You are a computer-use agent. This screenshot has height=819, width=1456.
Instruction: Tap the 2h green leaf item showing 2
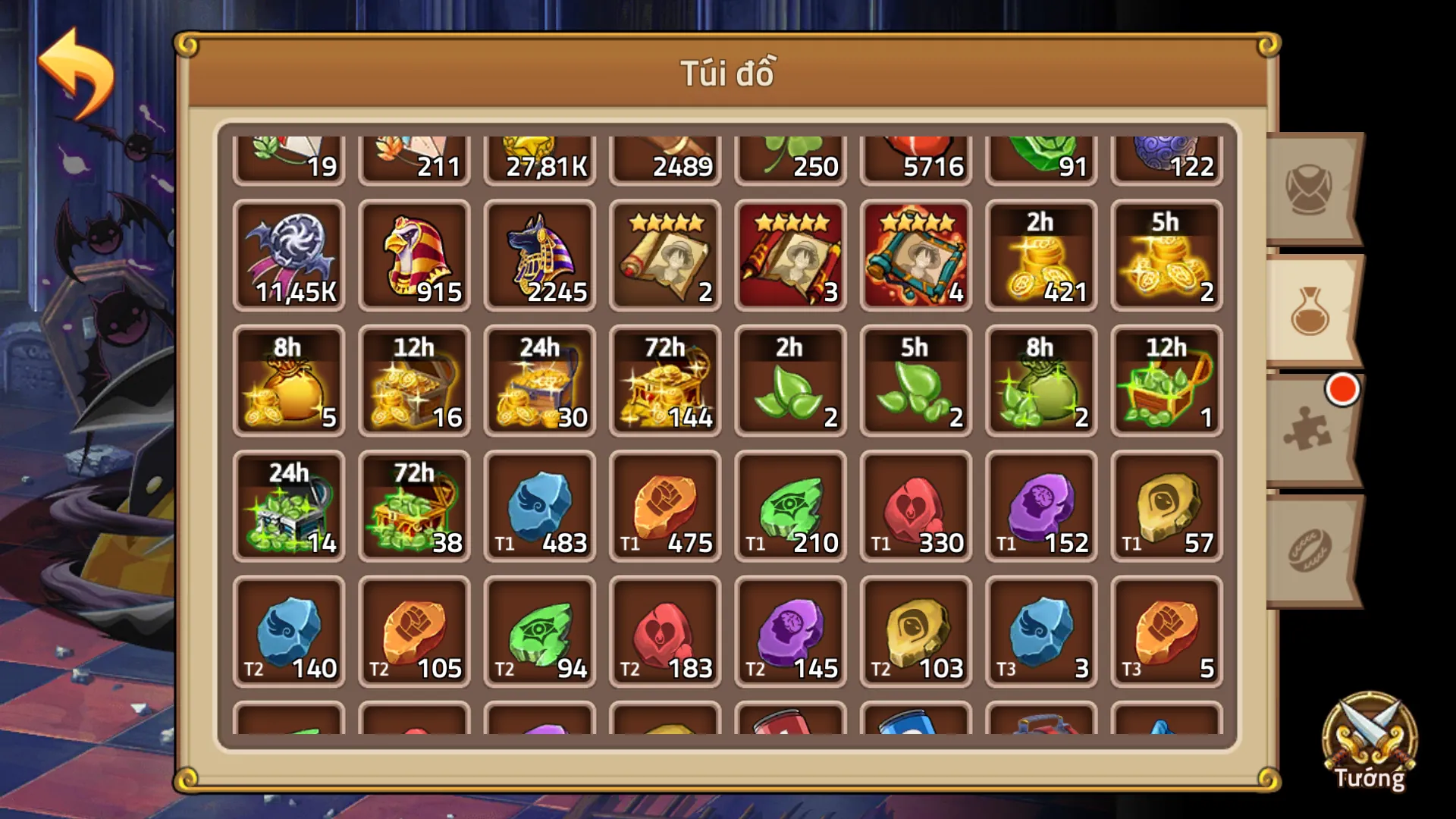(790, 381)
